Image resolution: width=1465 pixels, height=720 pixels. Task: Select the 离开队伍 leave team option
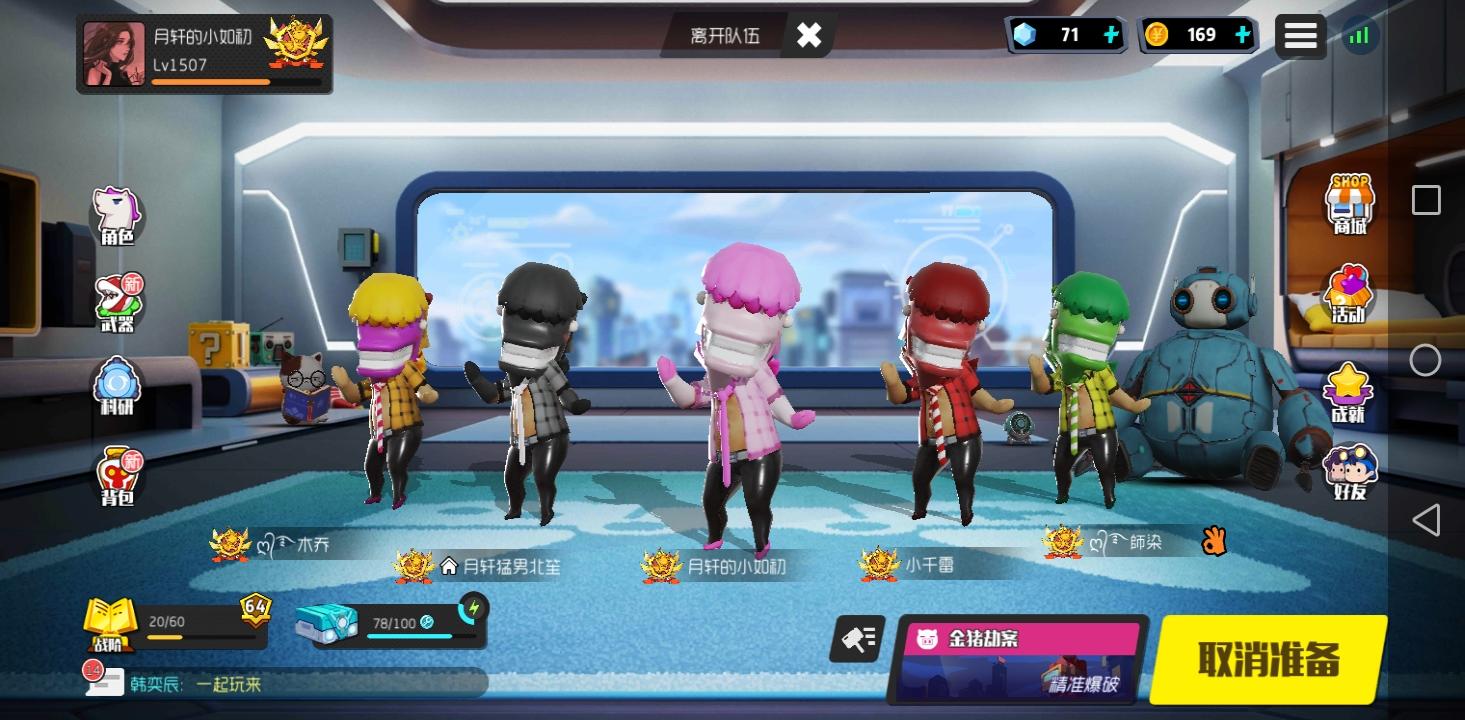click(727, 35)
